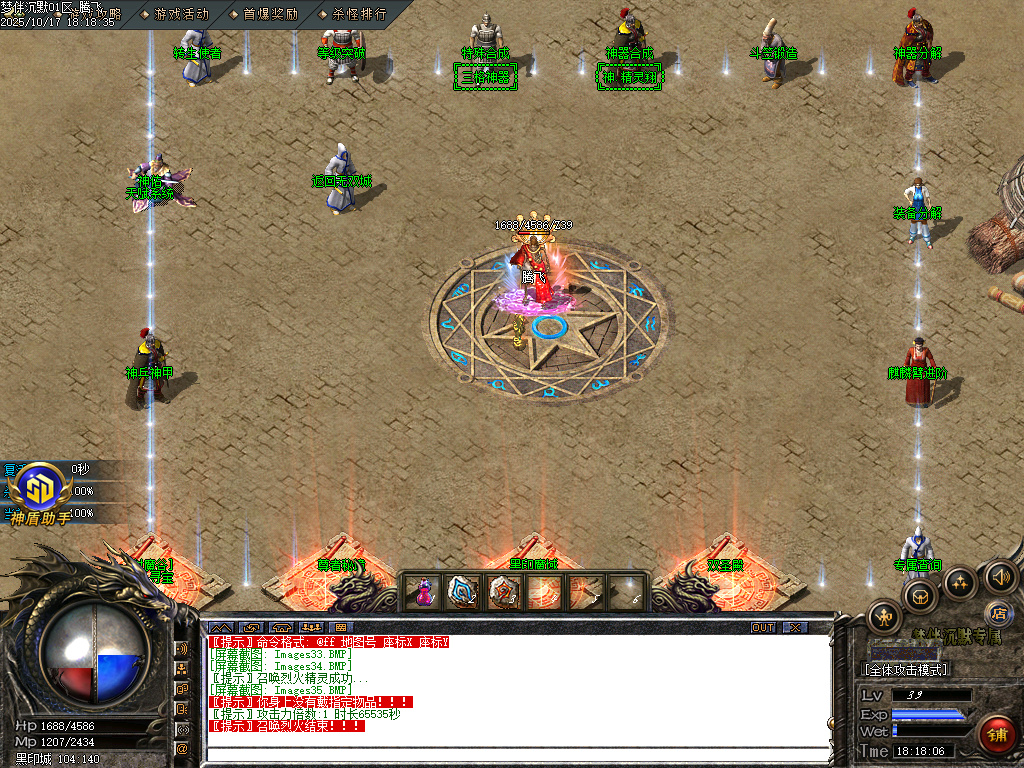Open the skills sparkle round button
This screenshot has width=1024, height=768.
pyautogui.click(x=960, y=582)
